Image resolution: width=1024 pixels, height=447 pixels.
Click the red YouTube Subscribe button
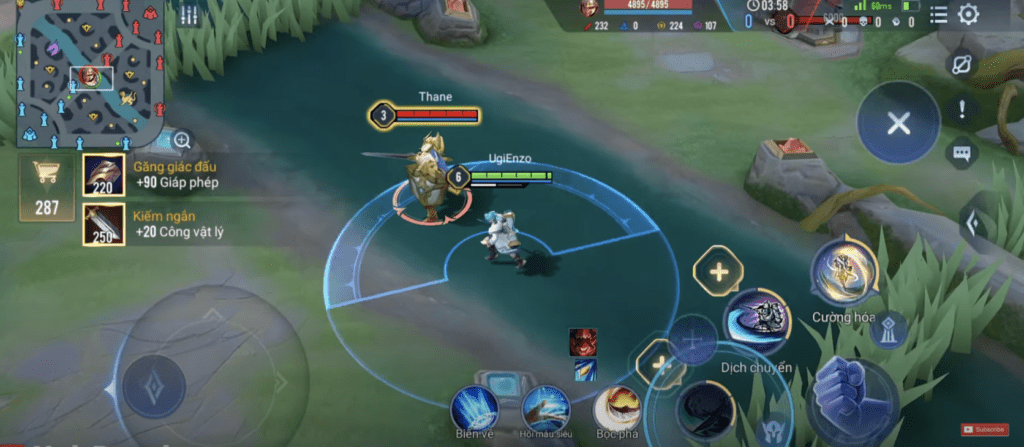click(983, 429)
